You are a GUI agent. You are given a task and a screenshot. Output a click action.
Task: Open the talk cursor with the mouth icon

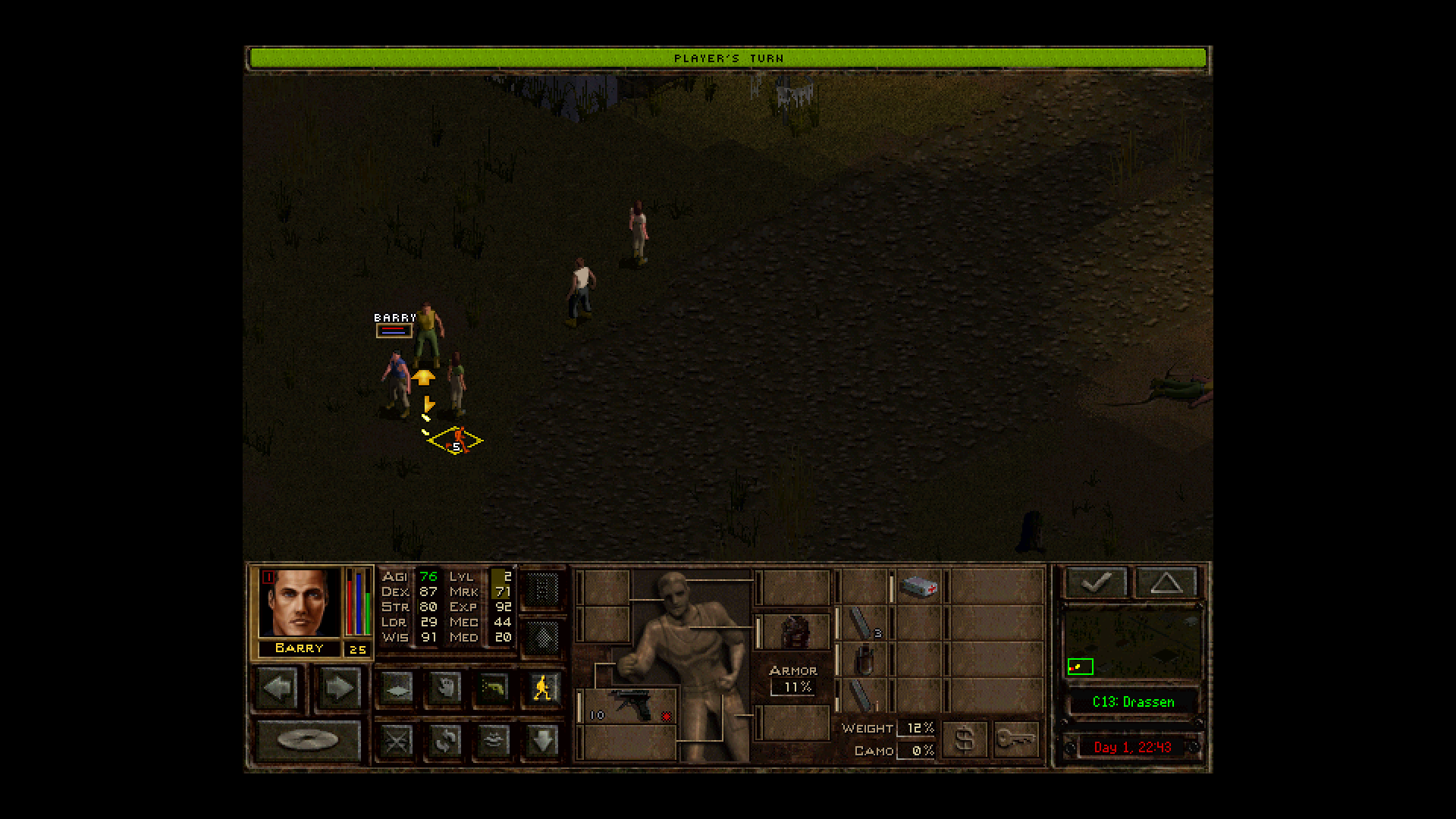(494, 742)
